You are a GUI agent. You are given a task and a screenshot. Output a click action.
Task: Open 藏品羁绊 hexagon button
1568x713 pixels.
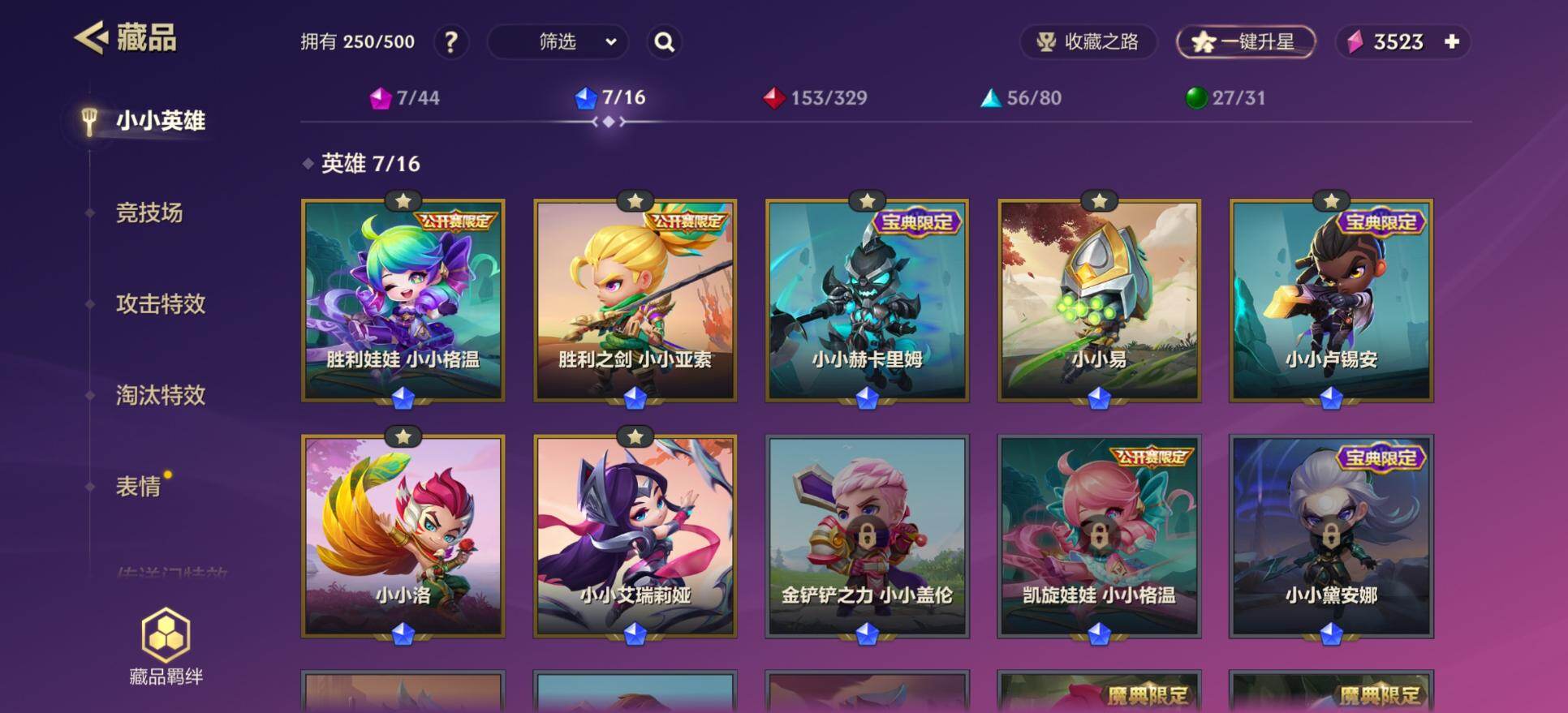166,646
